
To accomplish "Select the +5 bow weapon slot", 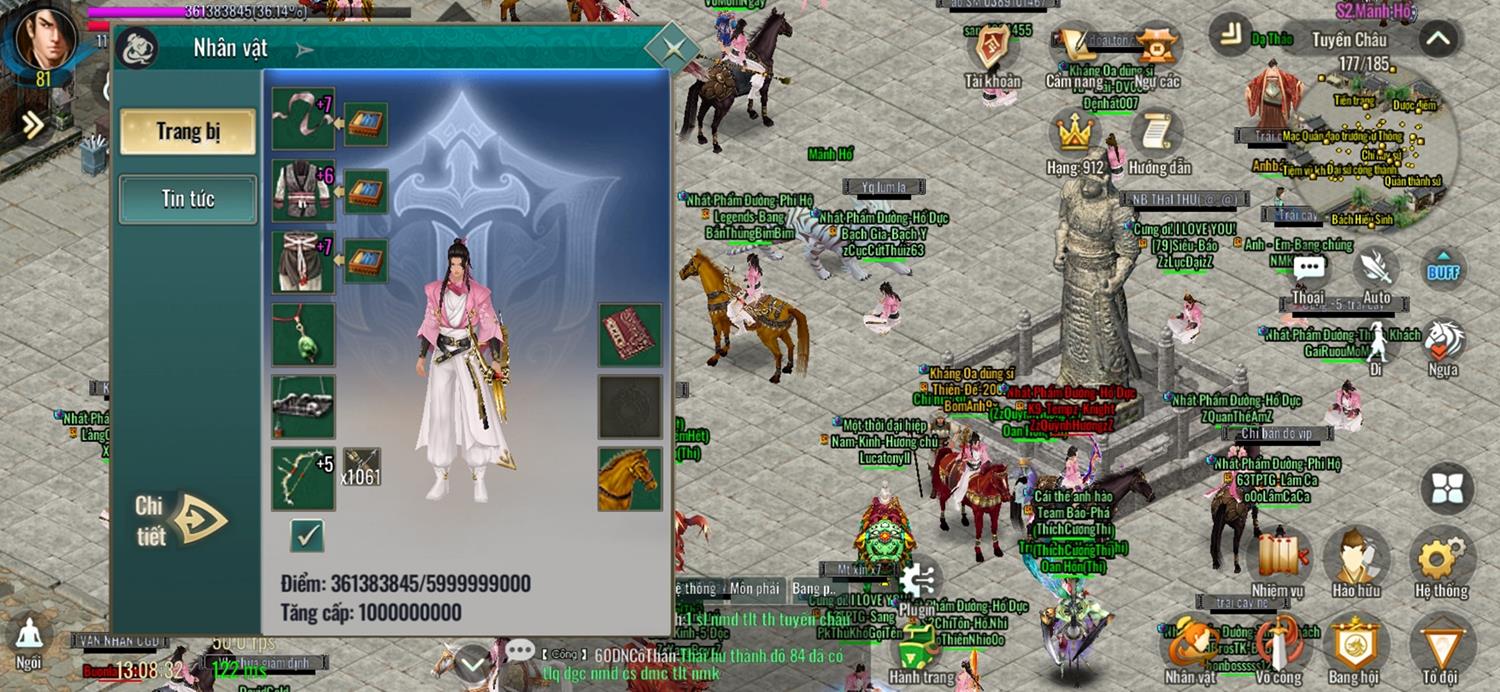I will (x=303, y=479).
